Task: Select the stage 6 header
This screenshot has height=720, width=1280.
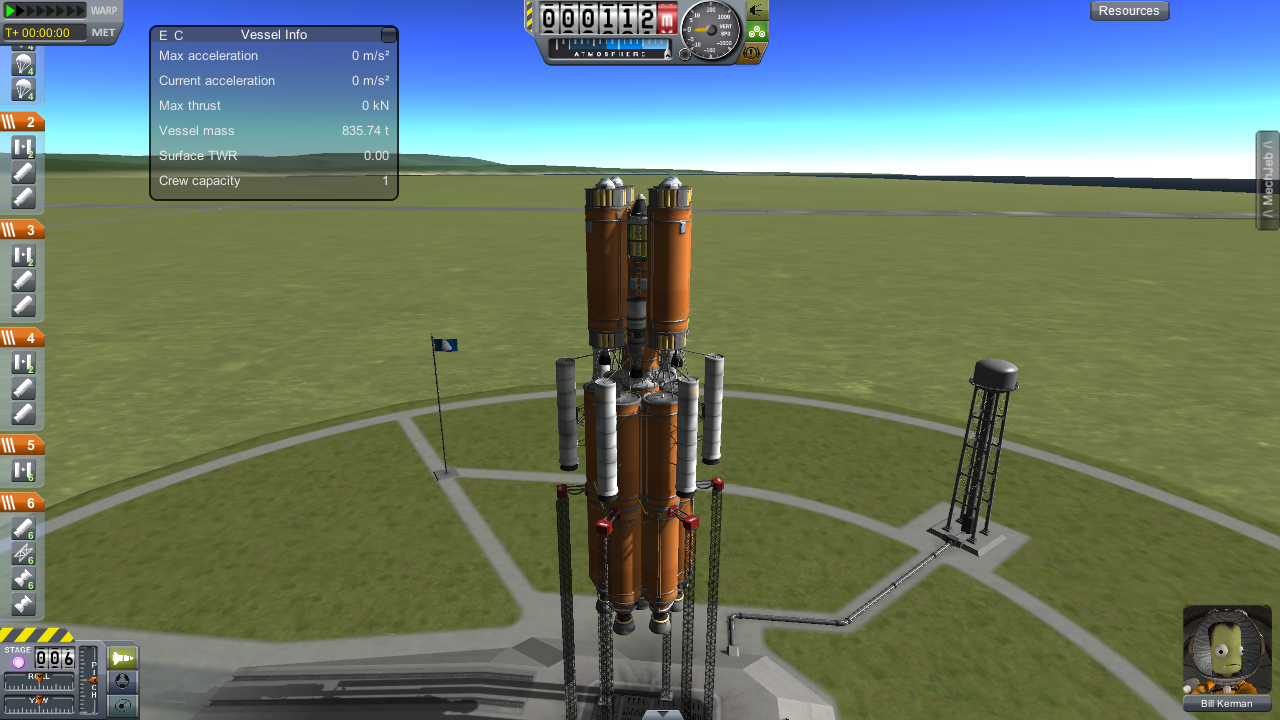Action: 22,504
